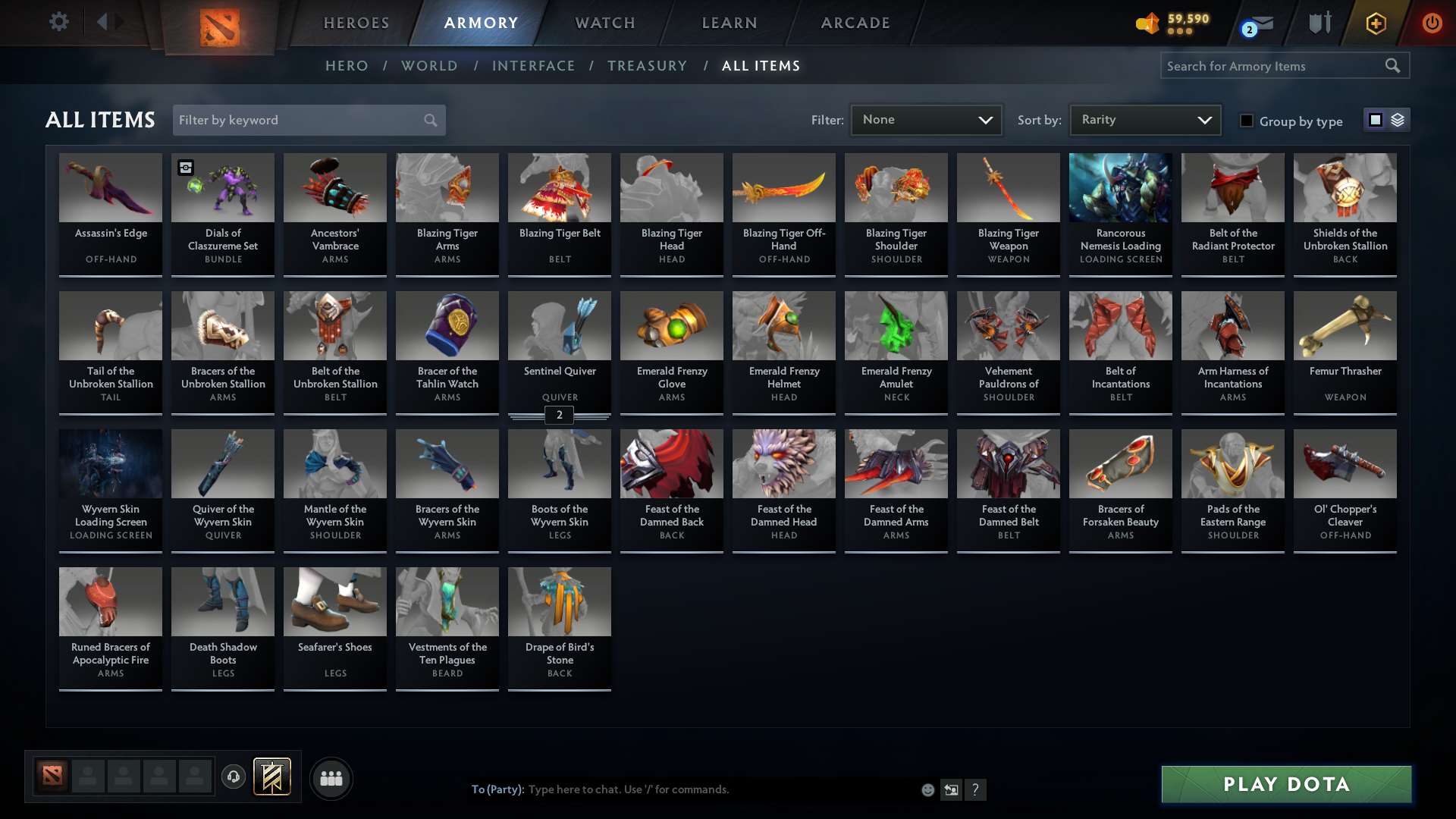
Task: Enable the Group by type checkbox
Action: pos(1247,121)
